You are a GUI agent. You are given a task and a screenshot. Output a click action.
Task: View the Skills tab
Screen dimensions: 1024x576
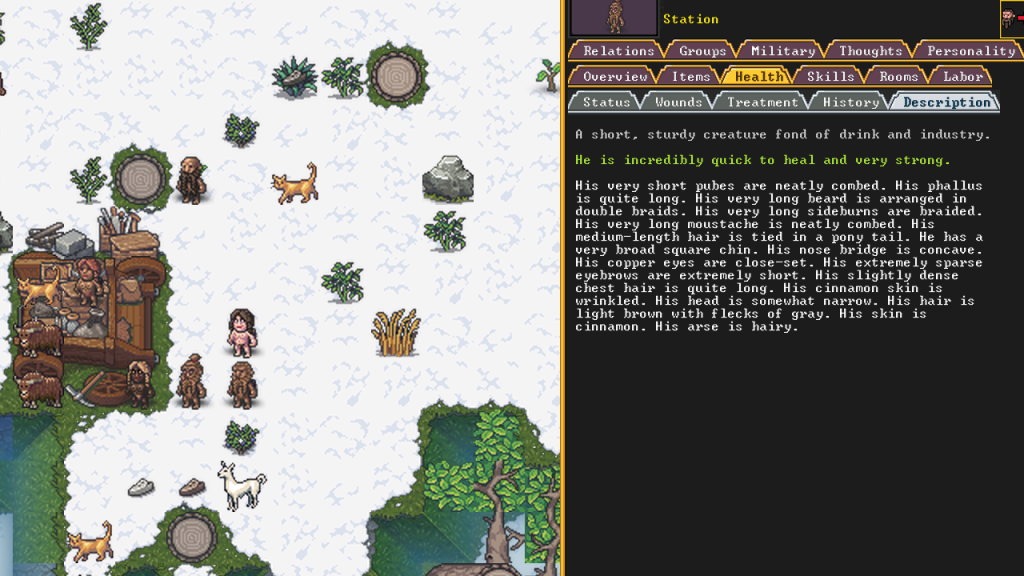(830, 76)
